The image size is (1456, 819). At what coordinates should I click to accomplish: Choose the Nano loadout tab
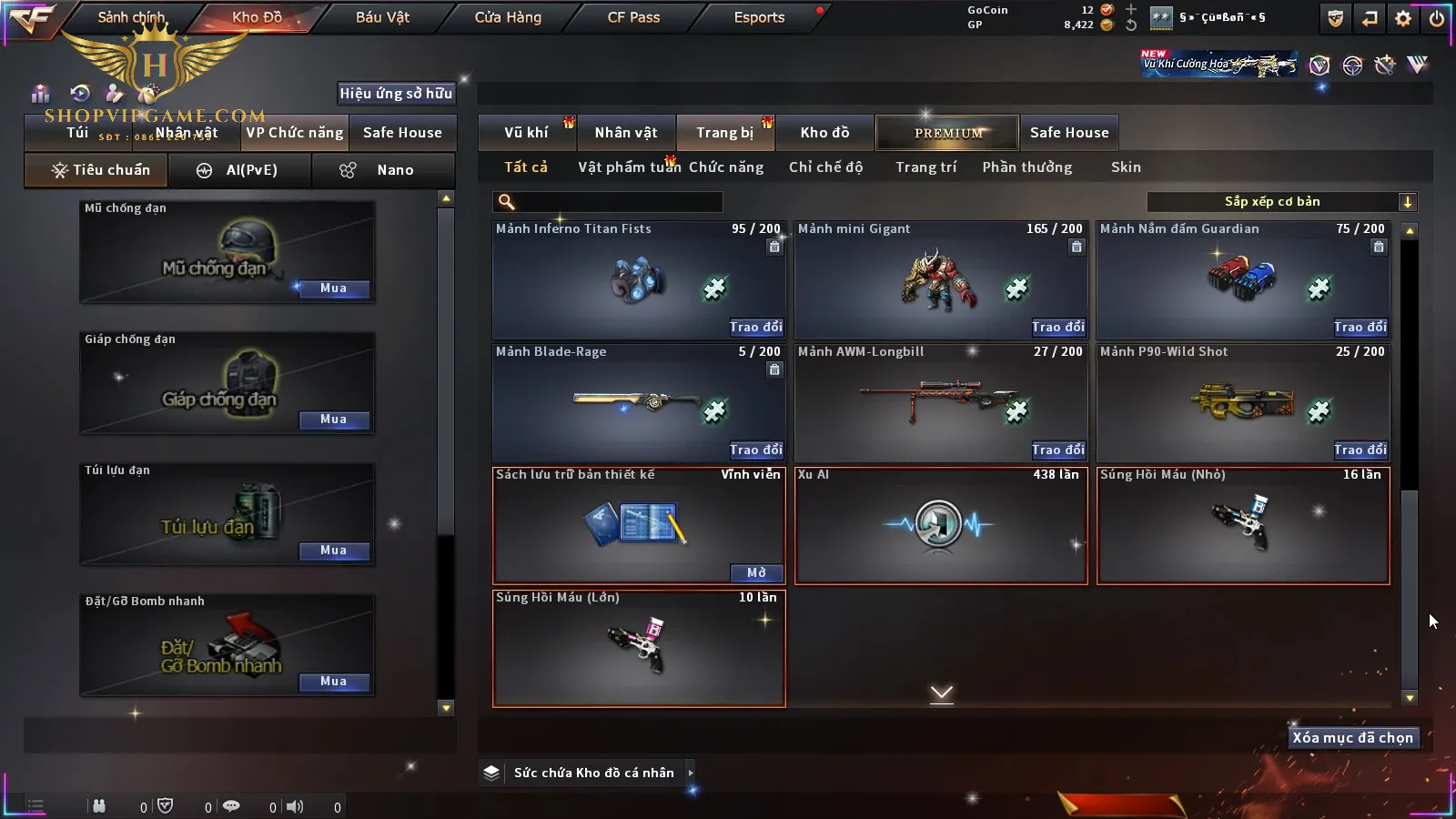click(x=383, y=170)
